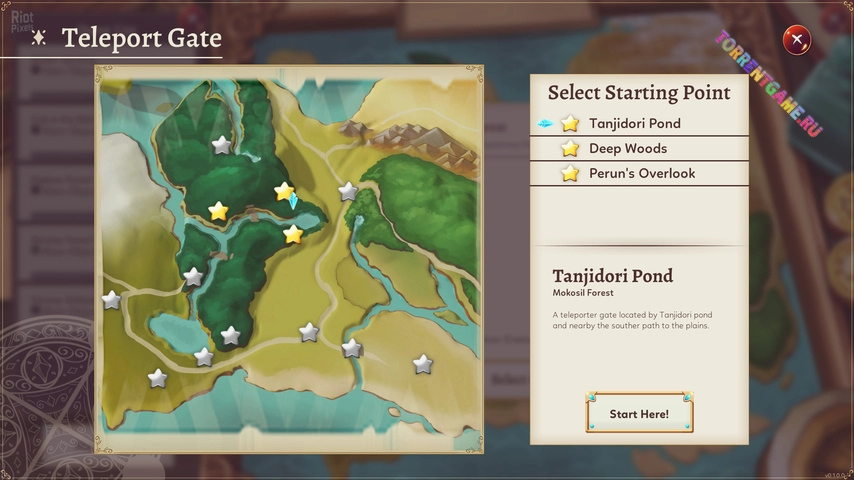Select Tanjidori Pond starting point
The width and height of the screenshot is (854, 480).
(x=634, y=124)
